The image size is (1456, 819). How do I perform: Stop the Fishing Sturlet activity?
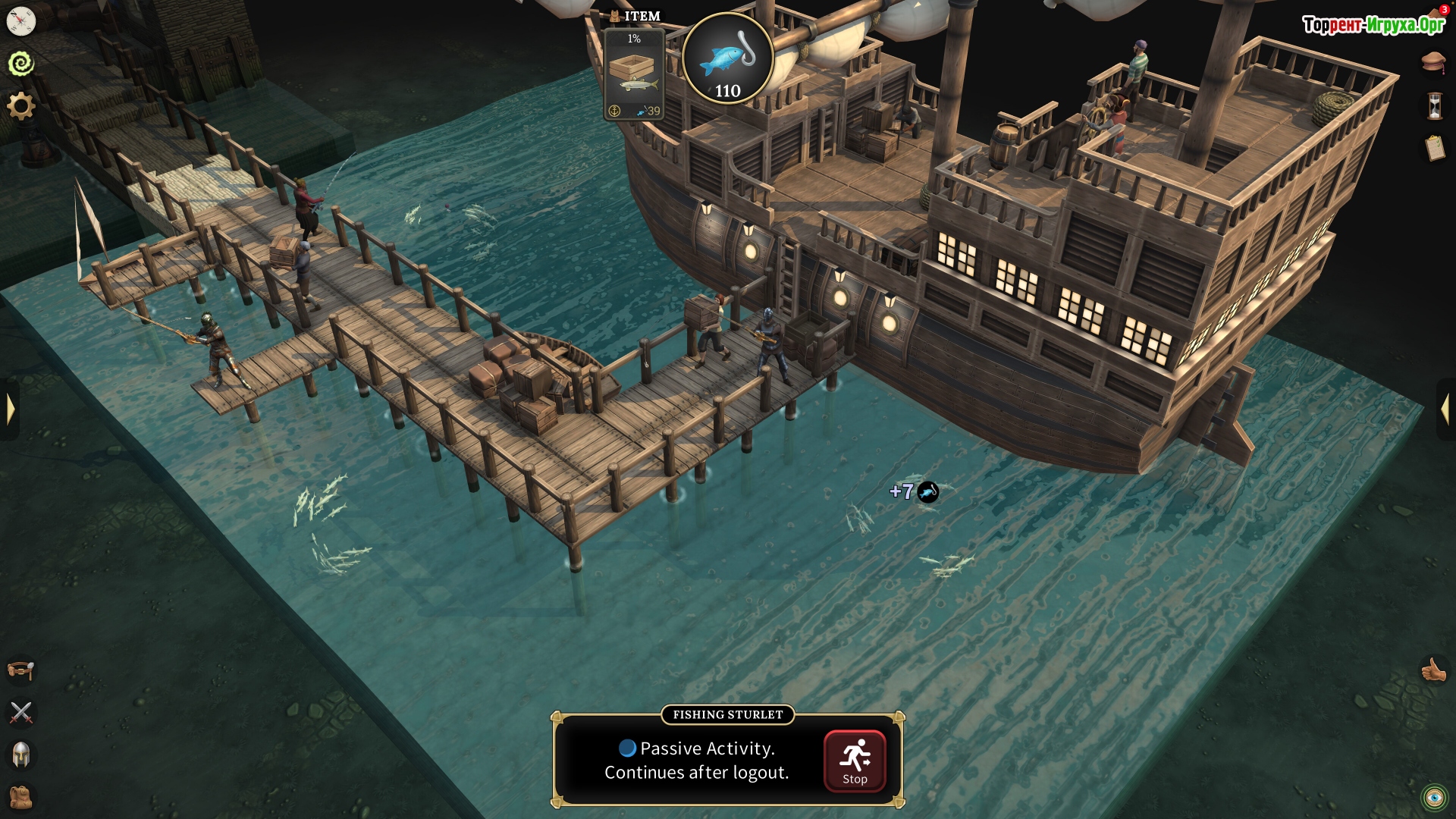[x=855, y=761]
